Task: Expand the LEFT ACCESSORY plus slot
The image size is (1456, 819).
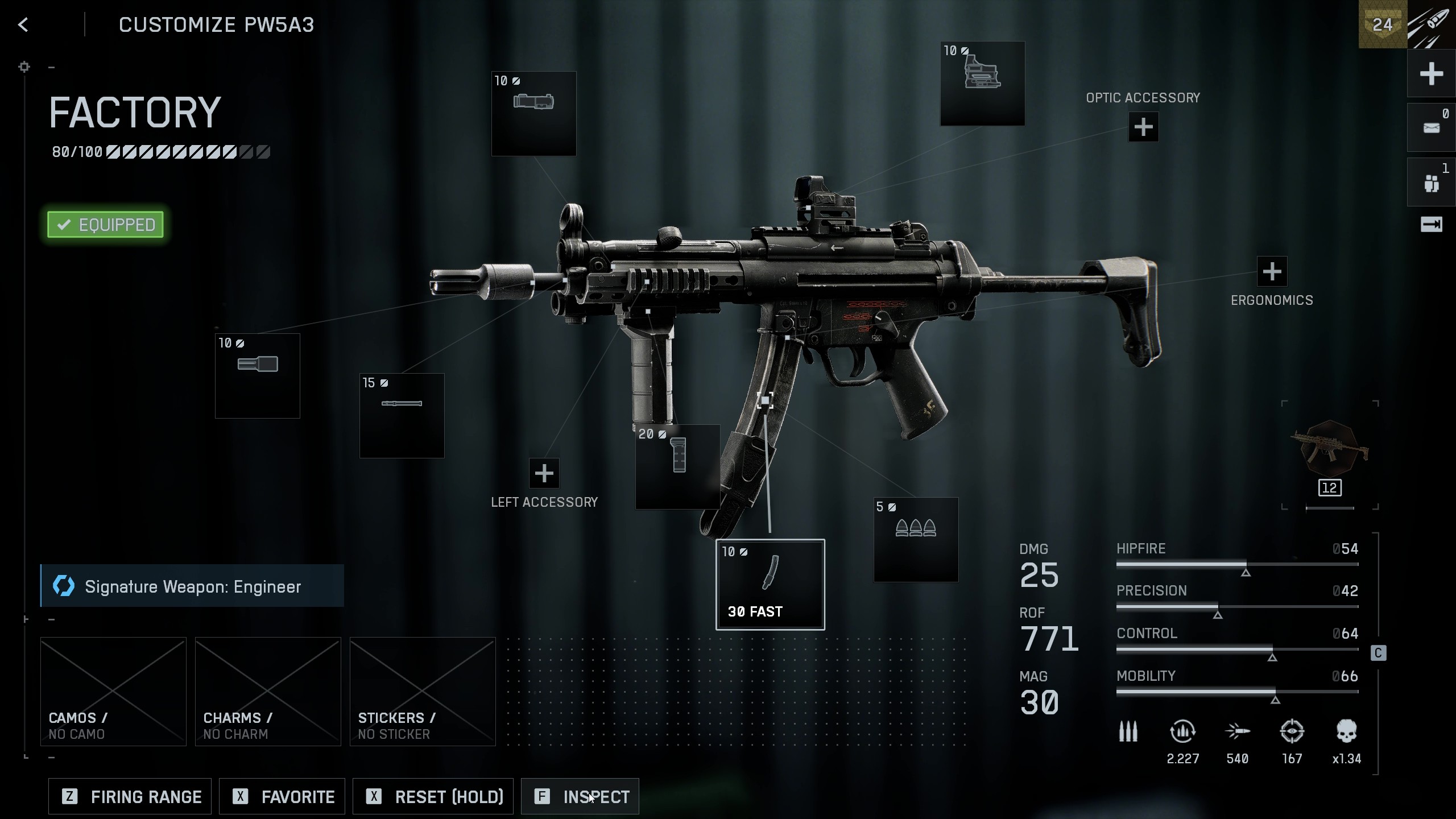Action: point(544,473)
